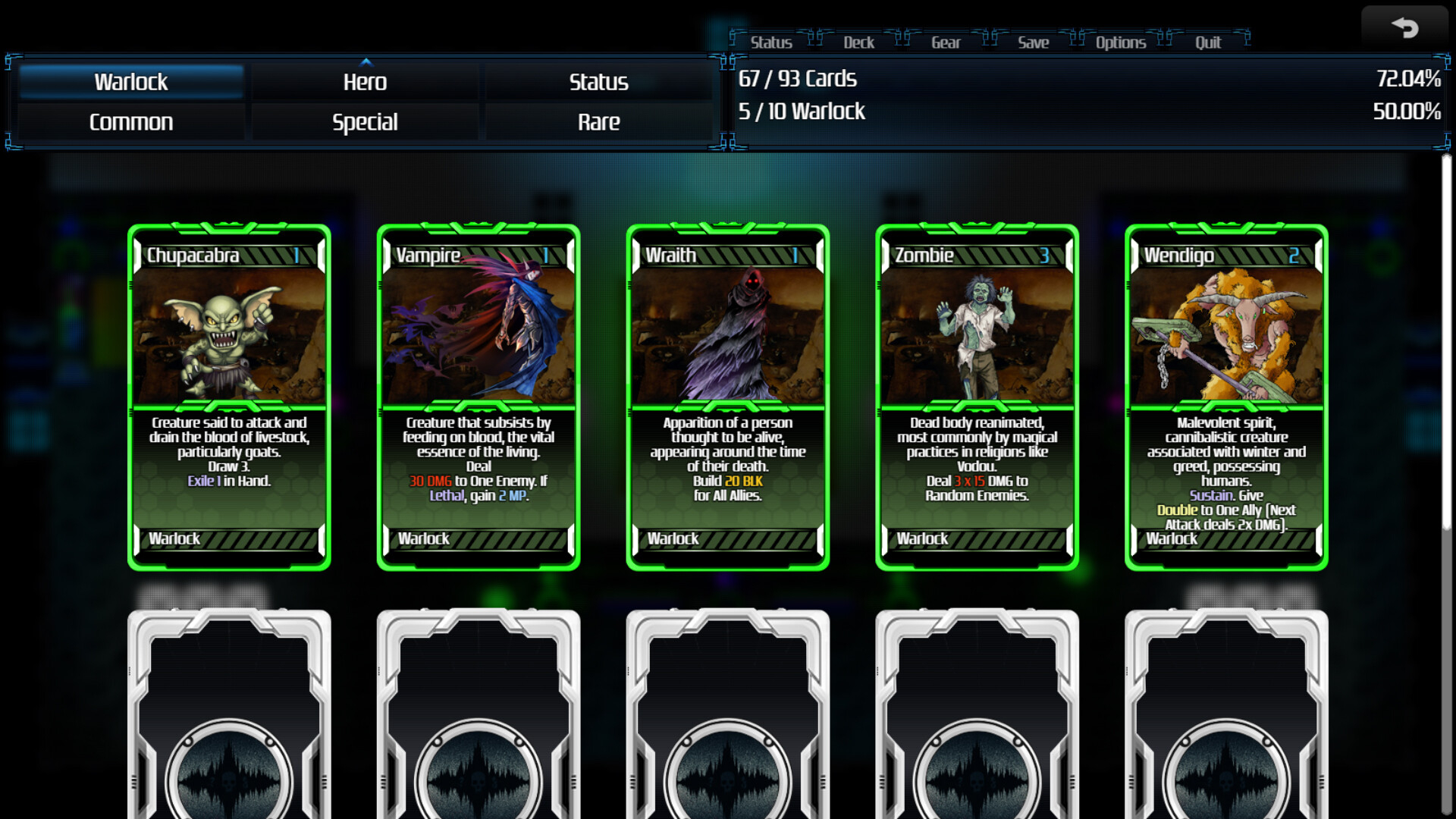The height and width of the screenshot is (819, 1456).
Task: Click the locked card beneath Wraith
Action: tap(726, 713)
